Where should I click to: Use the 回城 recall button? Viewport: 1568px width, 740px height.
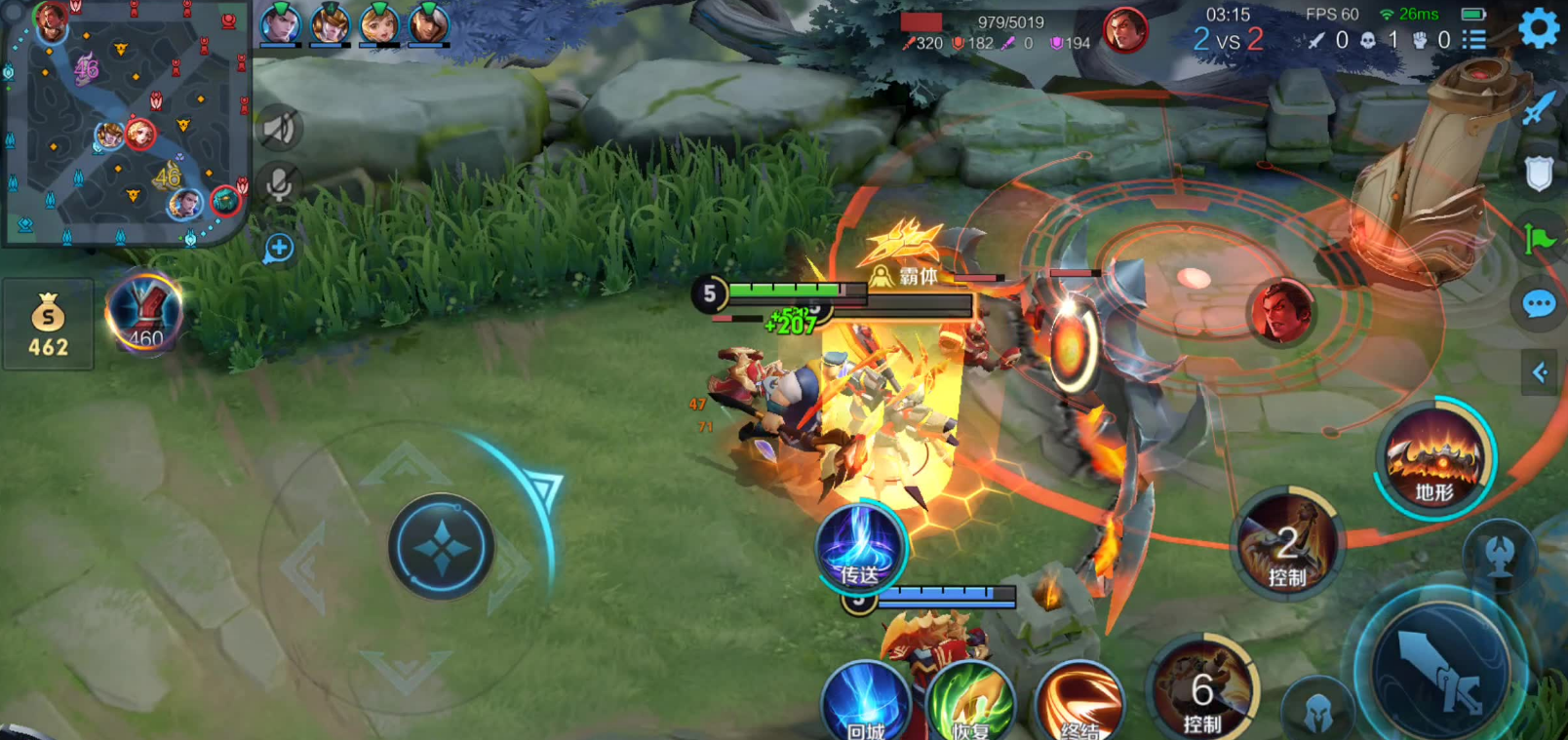865,704
